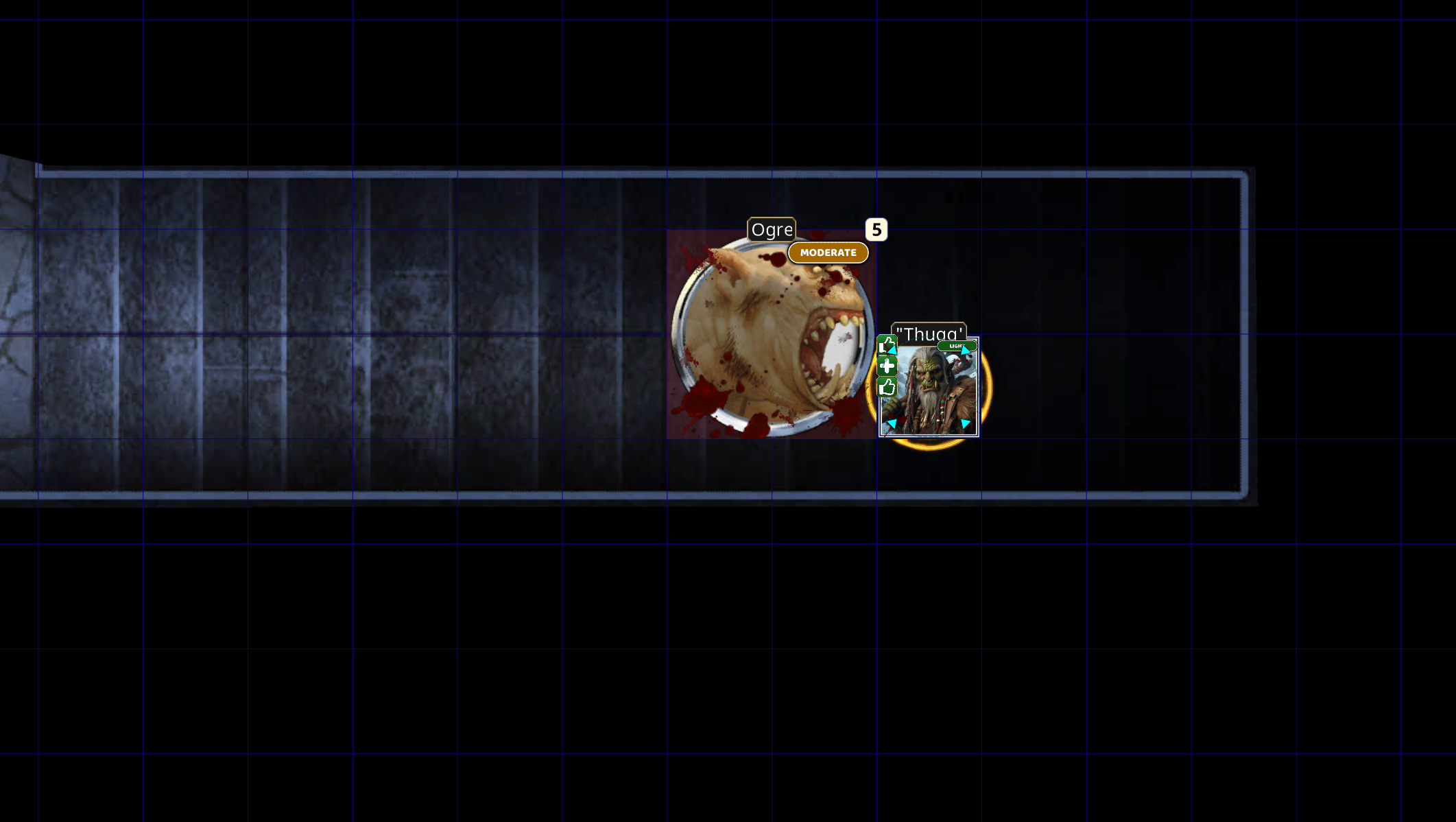
Task: Click the lower thumbs-up icon on Thugg's token
Action: coord(887,387)
